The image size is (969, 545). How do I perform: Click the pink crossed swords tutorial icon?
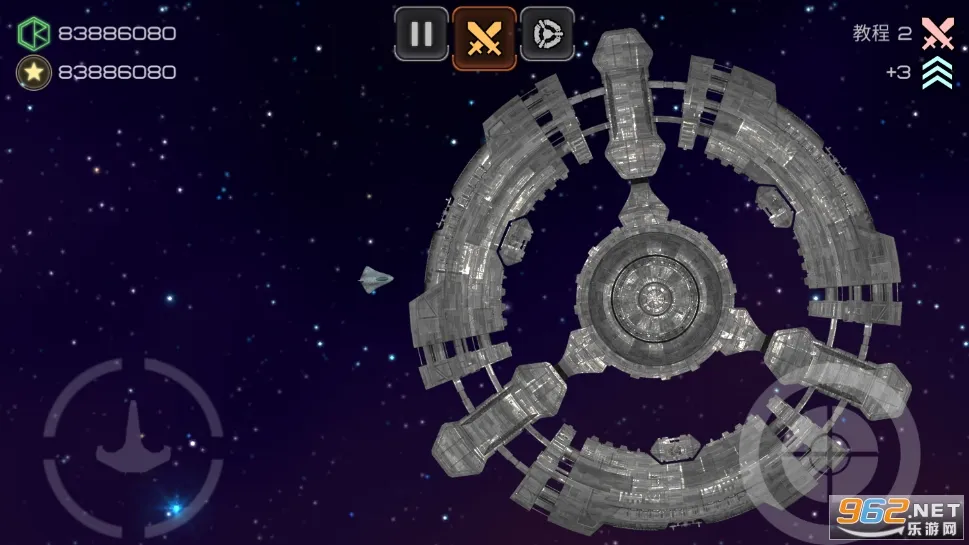coord(937,33)
